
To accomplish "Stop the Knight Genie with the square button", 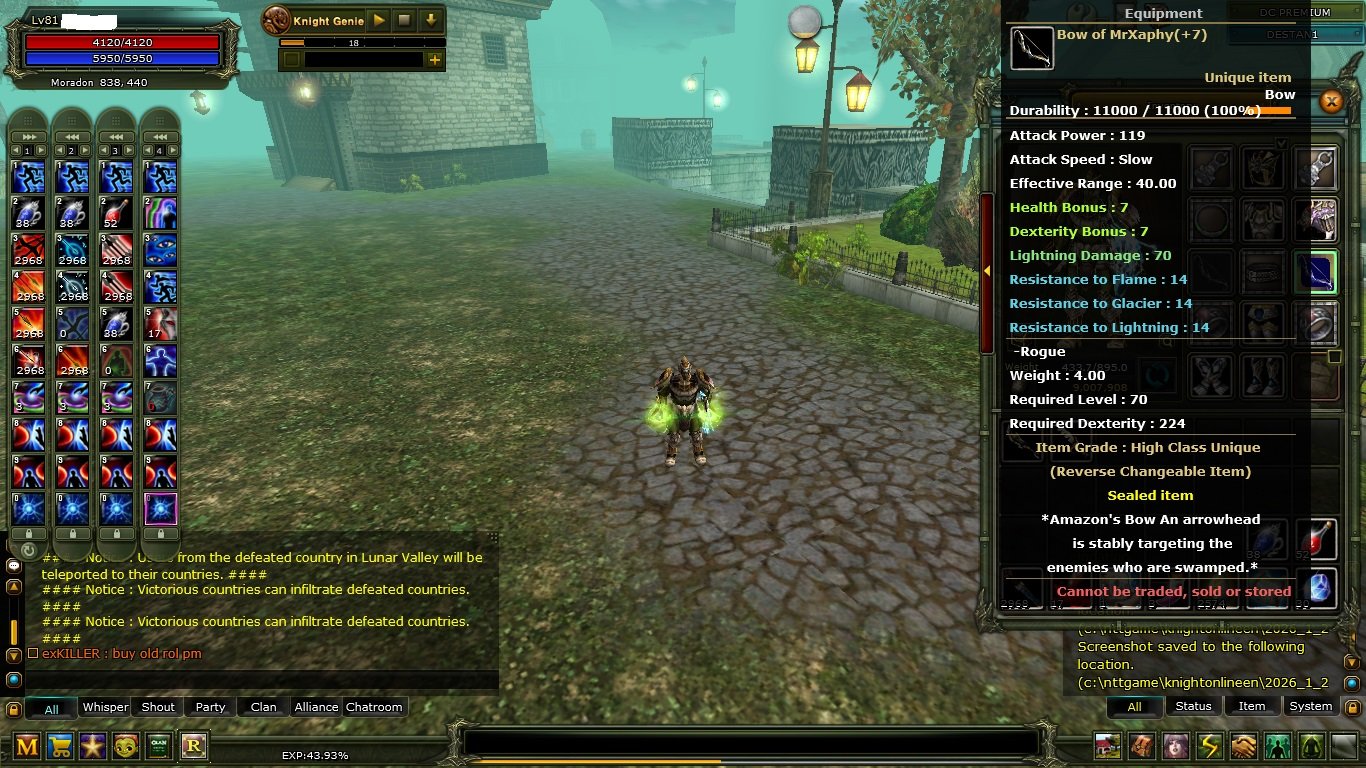I will pyautogui.click(x=404, y=20).
